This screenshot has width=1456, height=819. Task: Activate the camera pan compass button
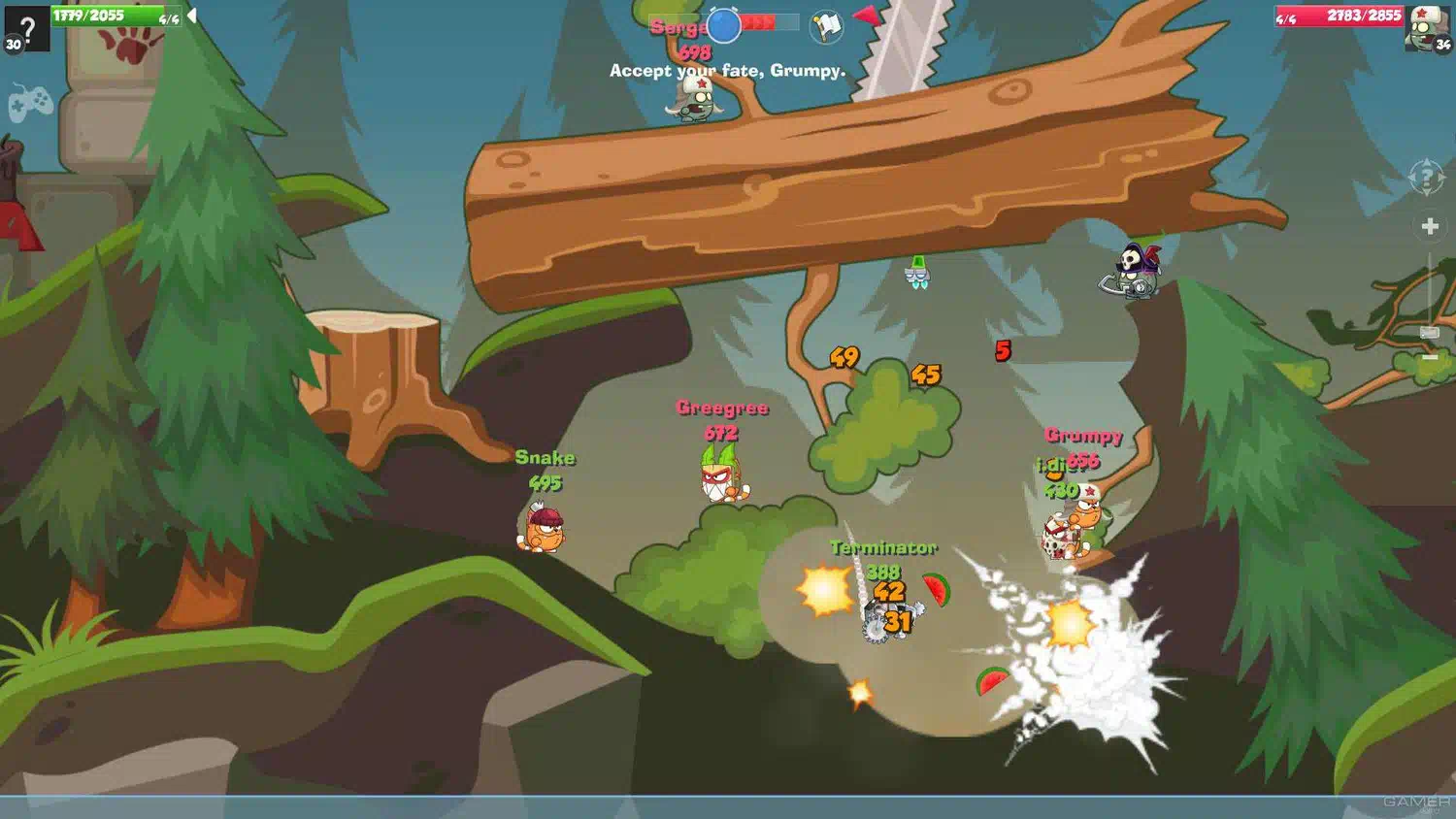click(1427, 179)
